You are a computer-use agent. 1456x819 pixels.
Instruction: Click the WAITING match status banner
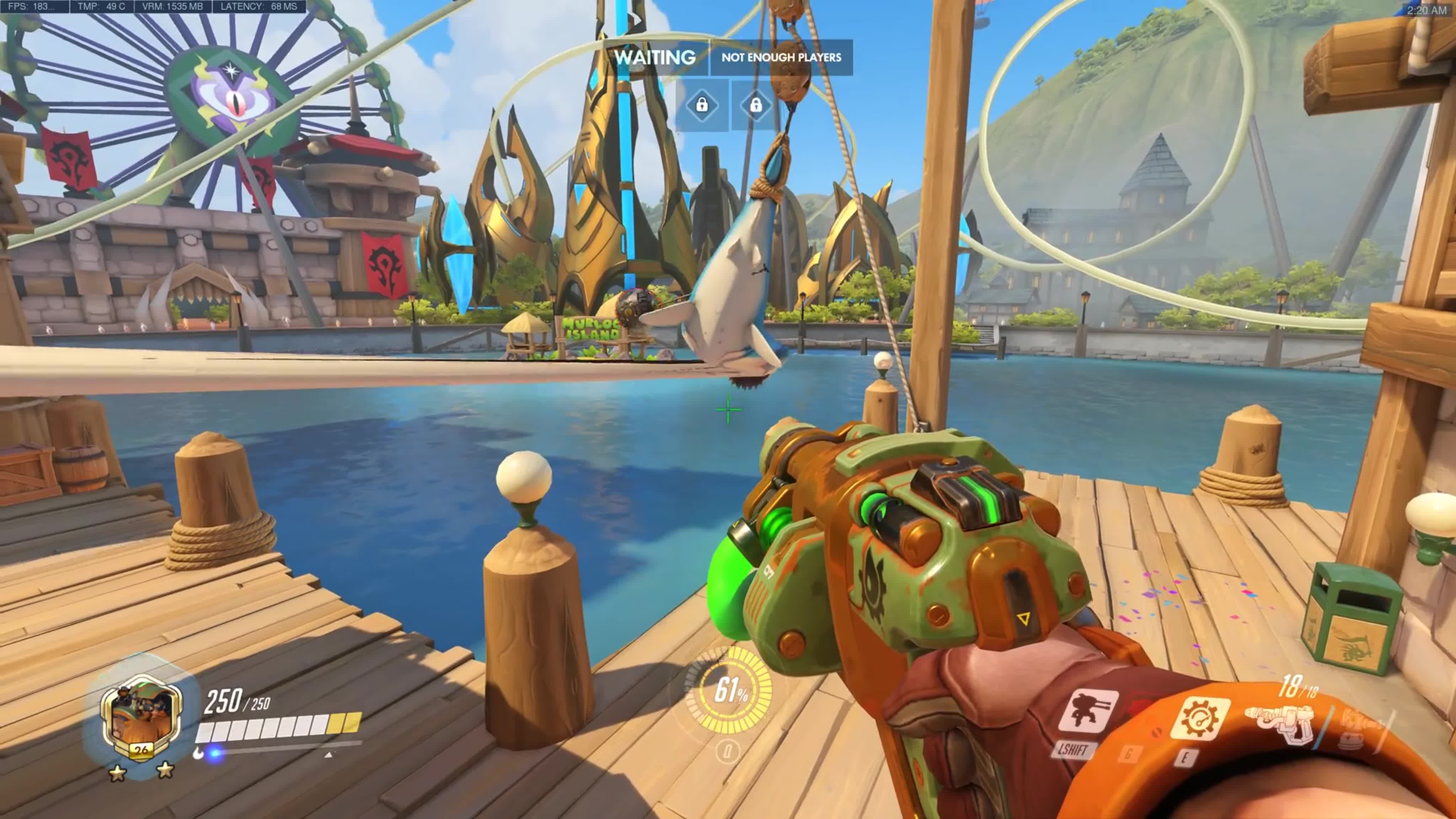point(654,57)
